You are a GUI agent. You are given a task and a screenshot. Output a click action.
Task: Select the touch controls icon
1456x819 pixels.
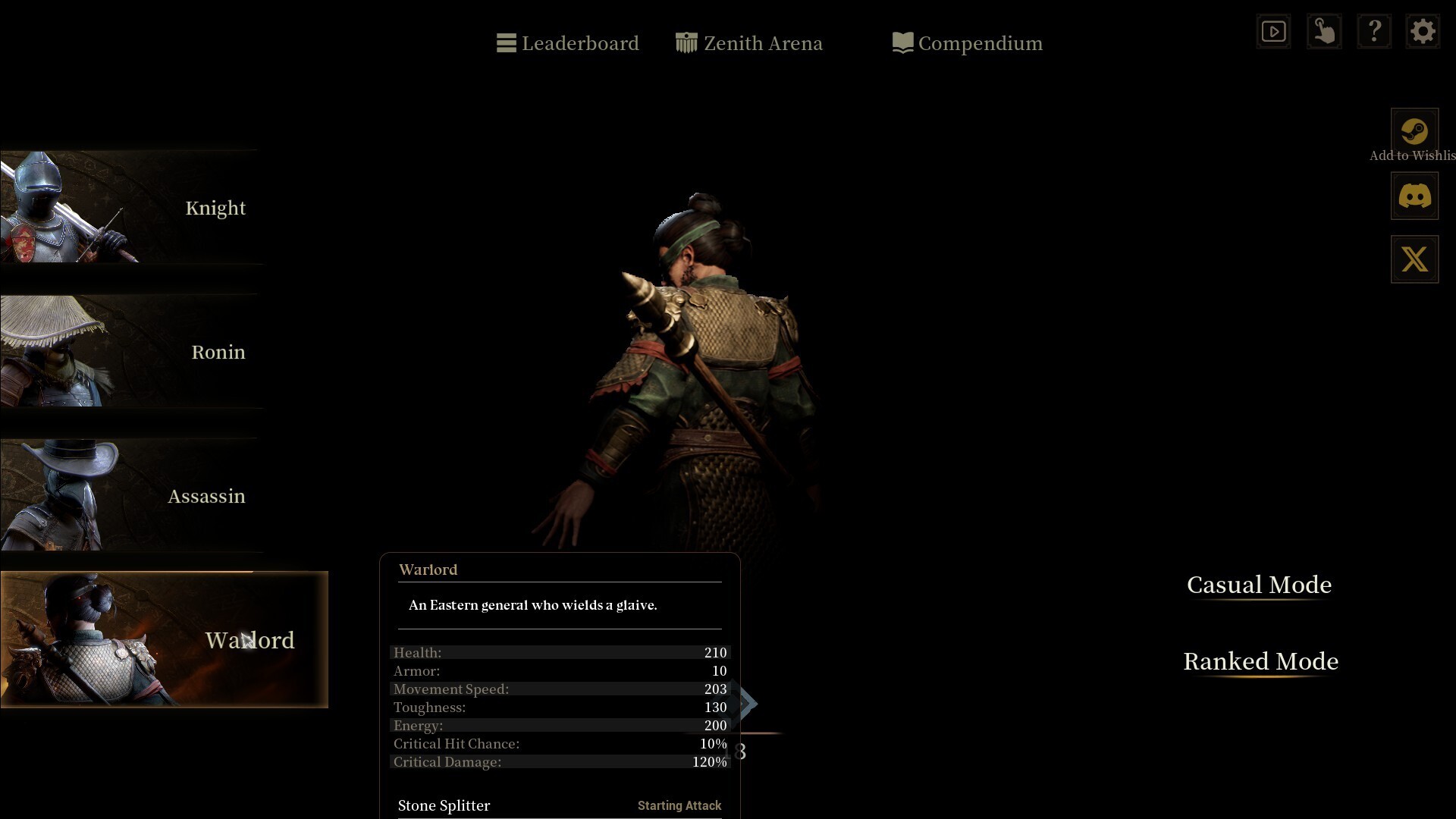click(x=1324, y=31)
